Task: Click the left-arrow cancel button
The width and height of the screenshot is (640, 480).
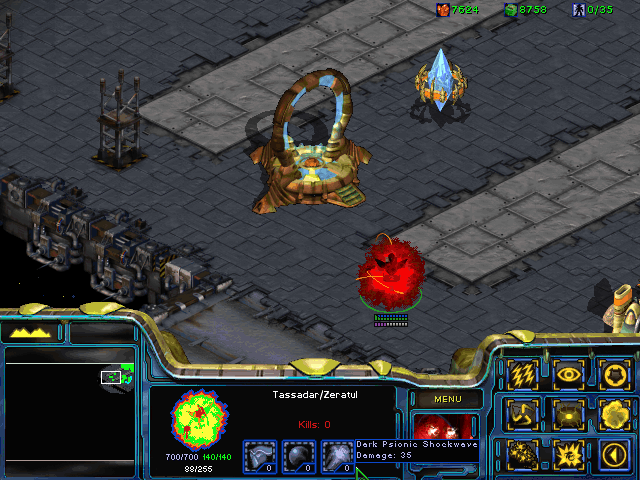Action: coord(613,455)
